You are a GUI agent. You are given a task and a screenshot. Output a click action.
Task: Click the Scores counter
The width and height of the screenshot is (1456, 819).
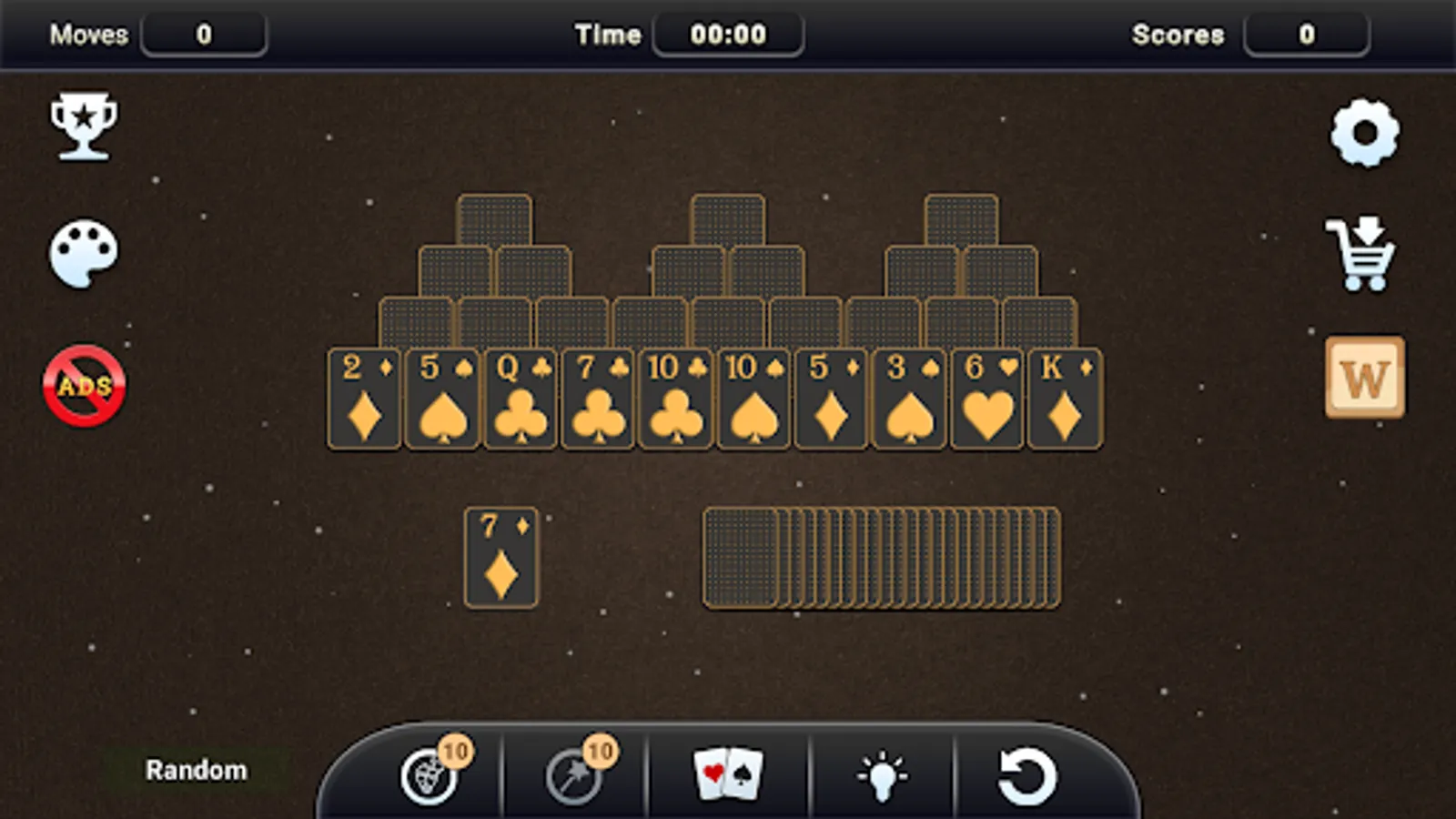tap(1308, 35)
